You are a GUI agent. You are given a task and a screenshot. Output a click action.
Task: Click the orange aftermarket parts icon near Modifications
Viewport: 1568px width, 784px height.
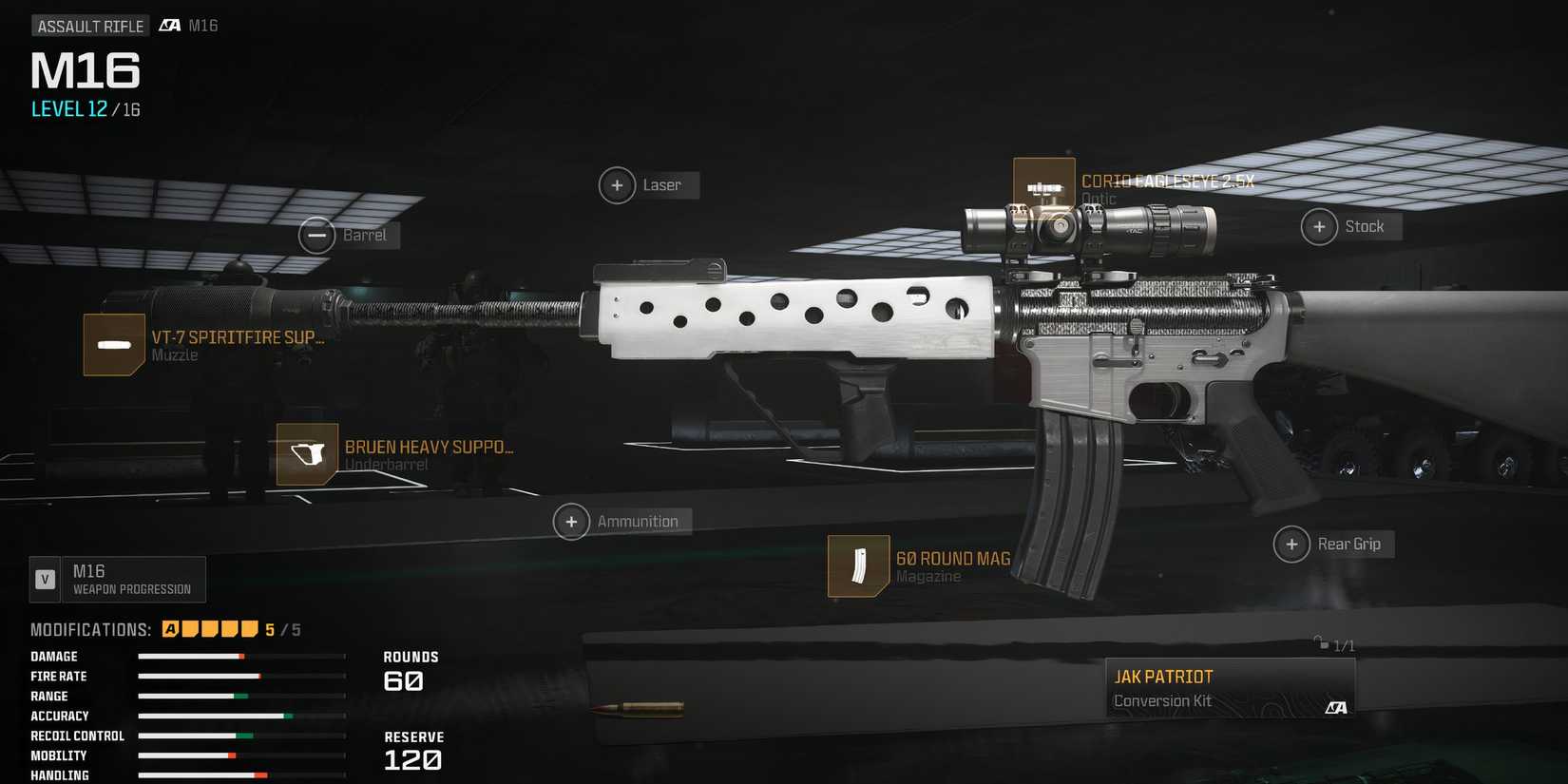(169, 628)
